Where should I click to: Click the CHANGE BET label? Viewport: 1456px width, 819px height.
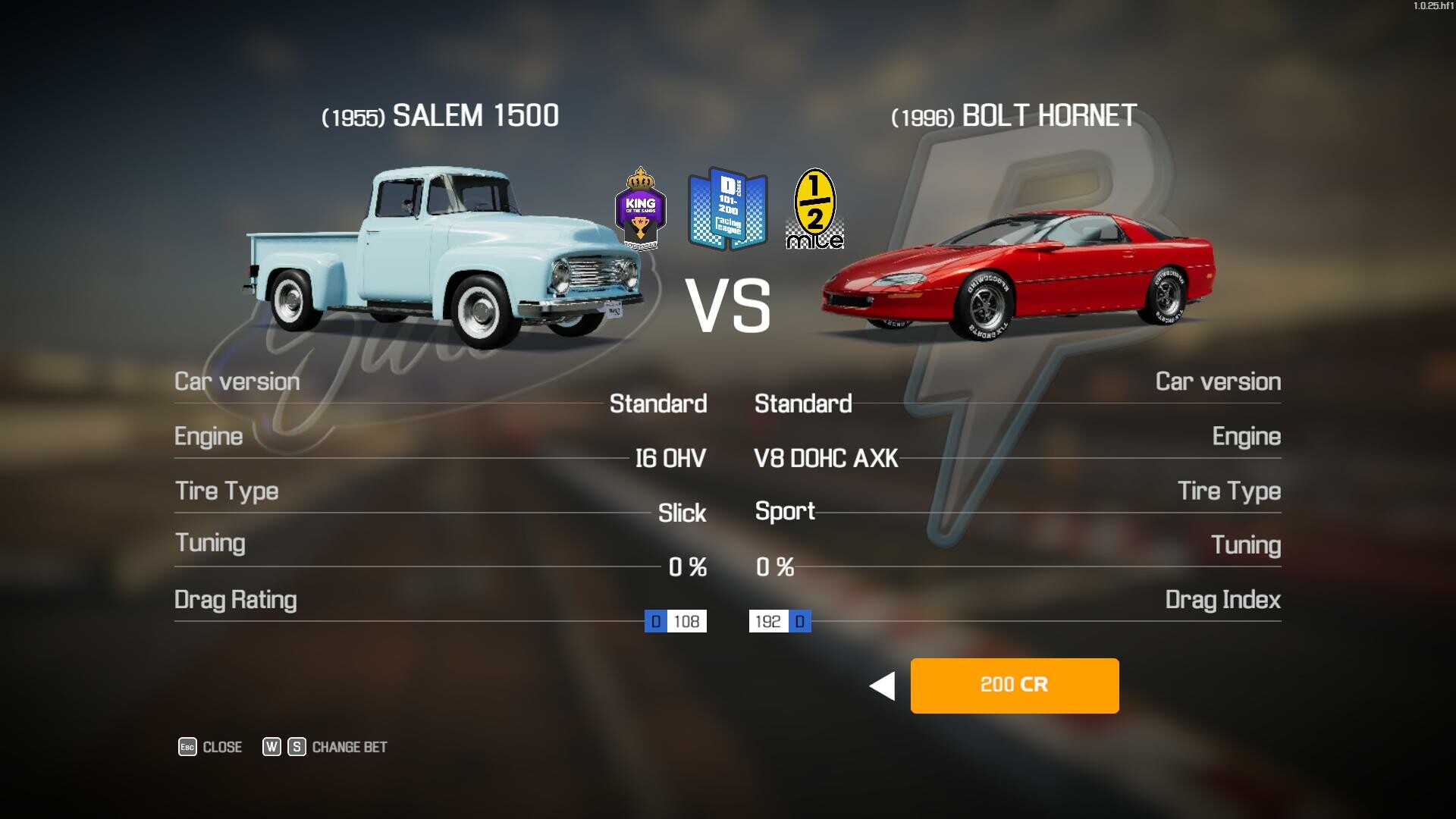(x=350, y=746)
